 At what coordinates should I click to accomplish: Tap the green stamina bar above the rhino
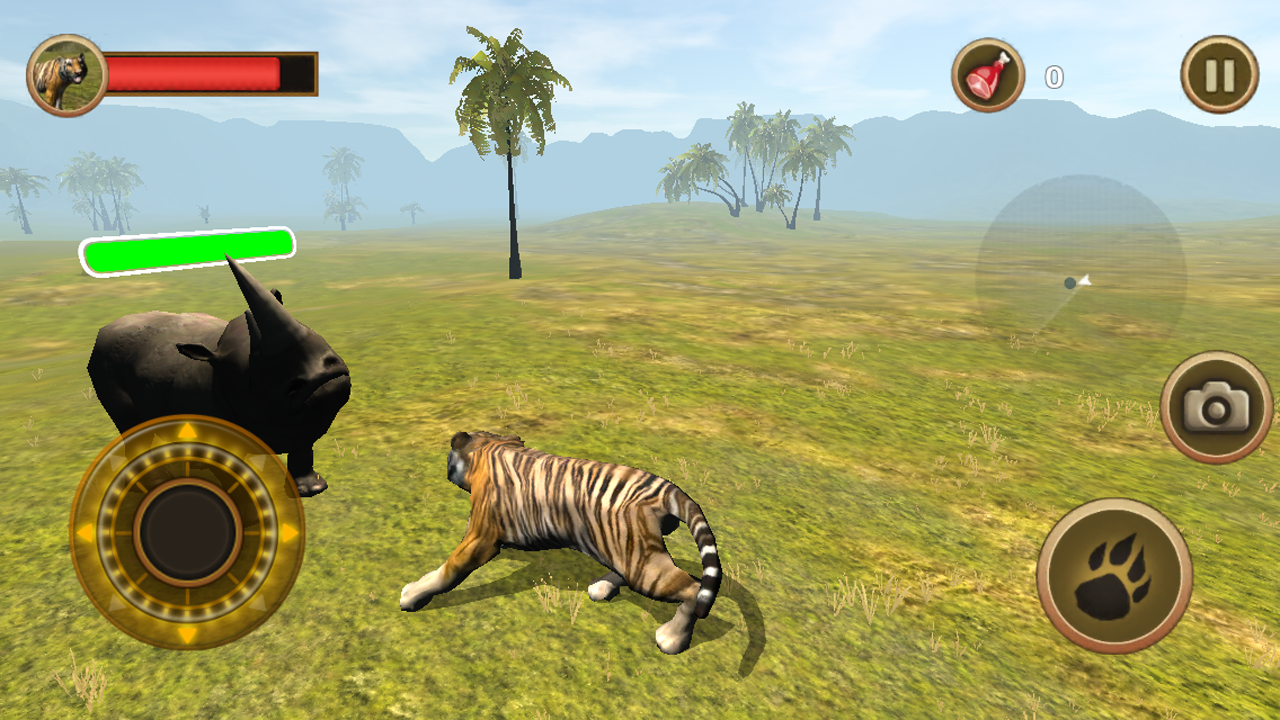tap(187, 249)
